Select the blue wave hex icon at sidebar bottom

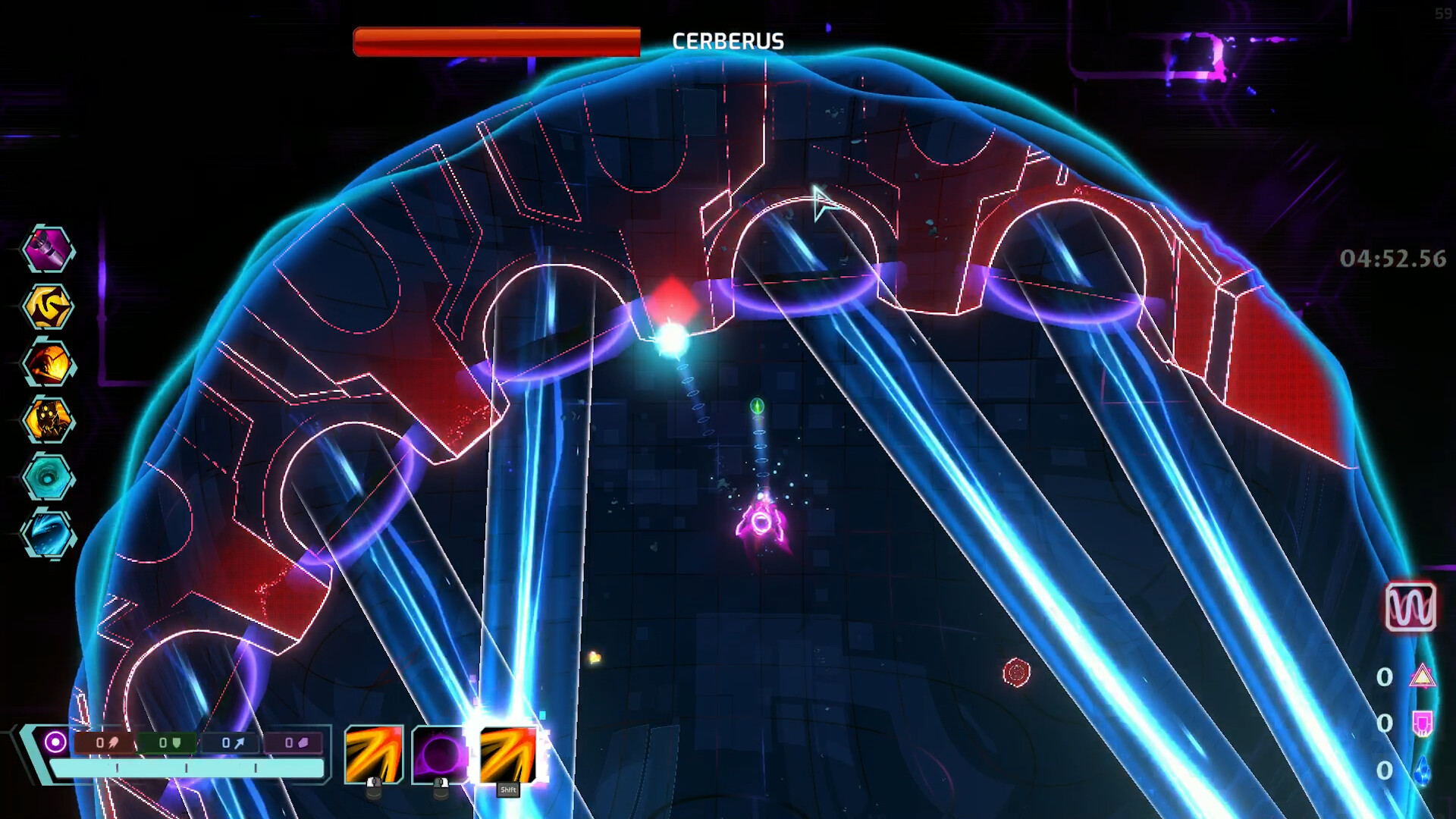[49, 535]
